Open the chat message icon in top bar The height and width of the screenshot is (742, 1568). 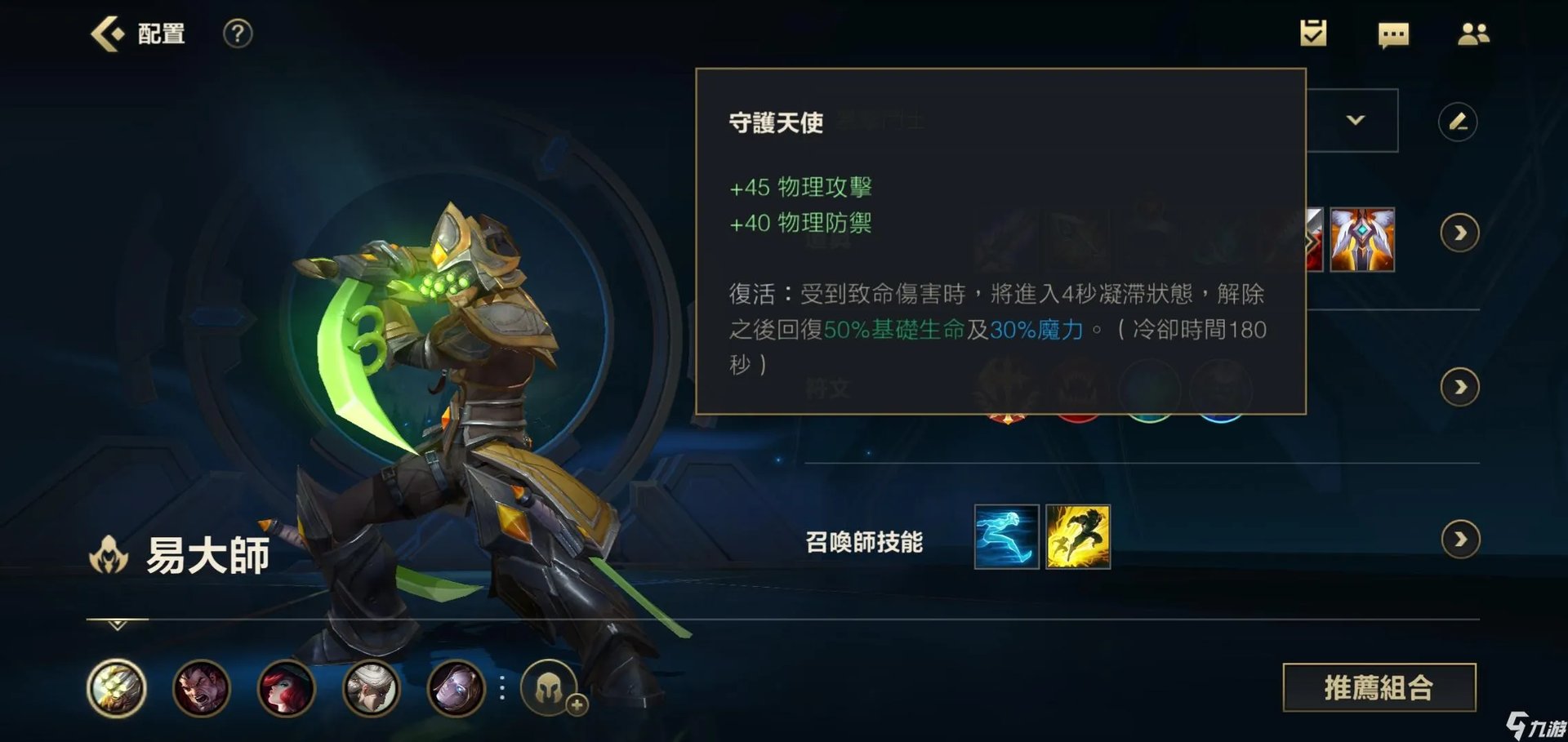pyautogui.click(x=1393, y=35)
